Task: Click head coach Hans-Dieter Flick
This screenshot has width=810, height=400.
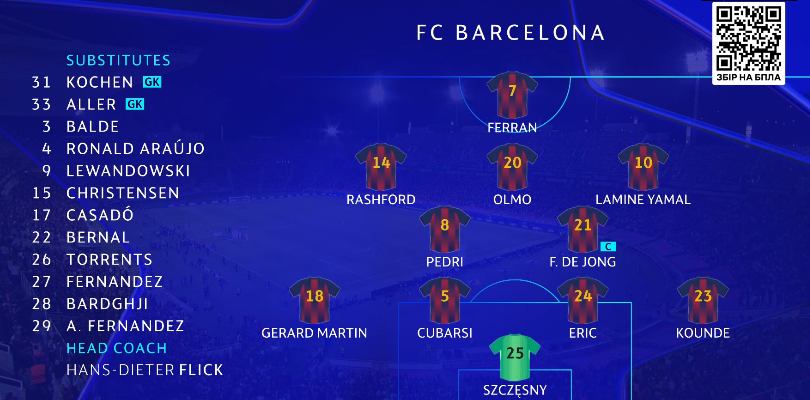Action: tap(144, 370)
